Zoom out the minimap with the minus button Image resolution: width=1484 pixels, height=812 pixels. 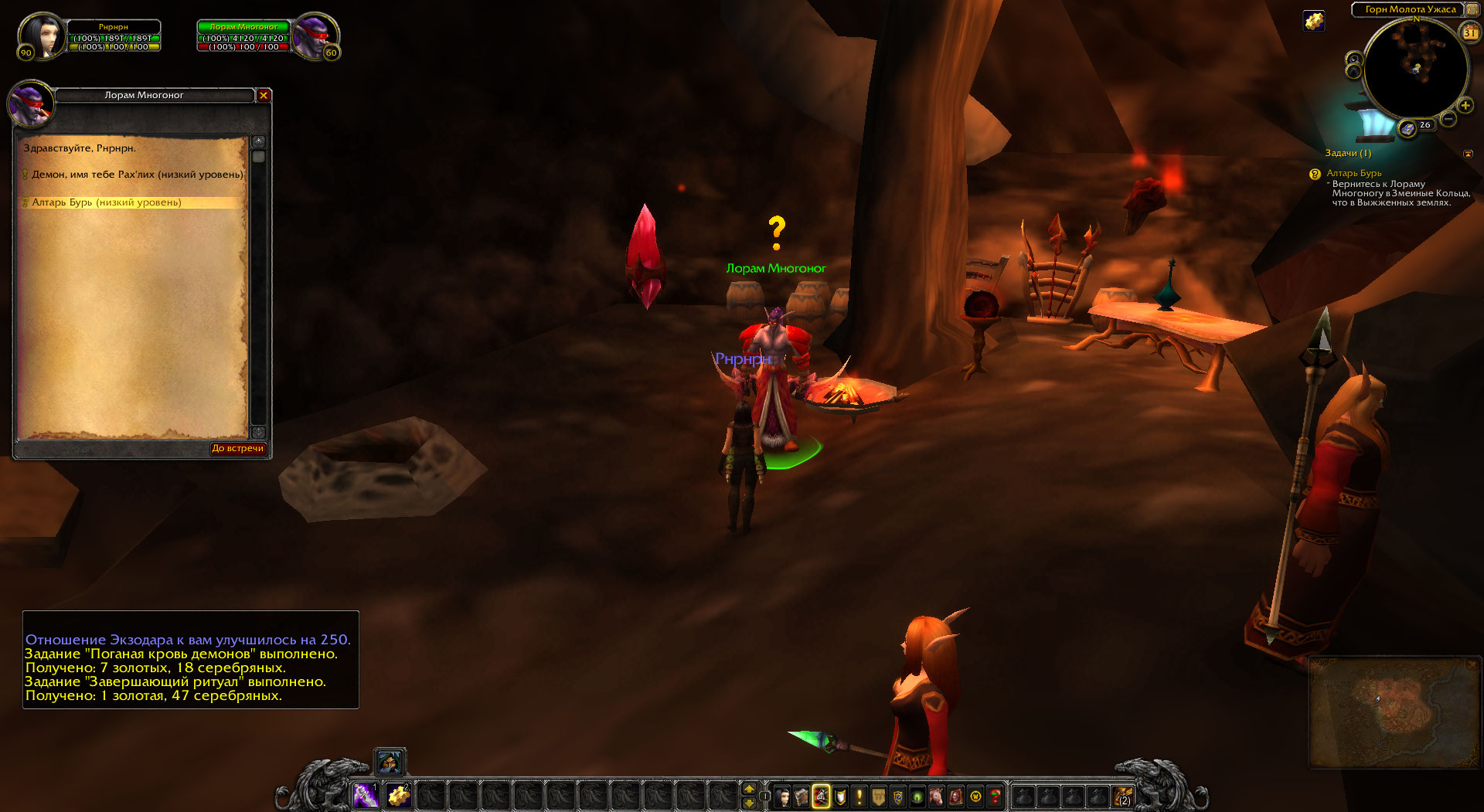tap(1448, 119)
